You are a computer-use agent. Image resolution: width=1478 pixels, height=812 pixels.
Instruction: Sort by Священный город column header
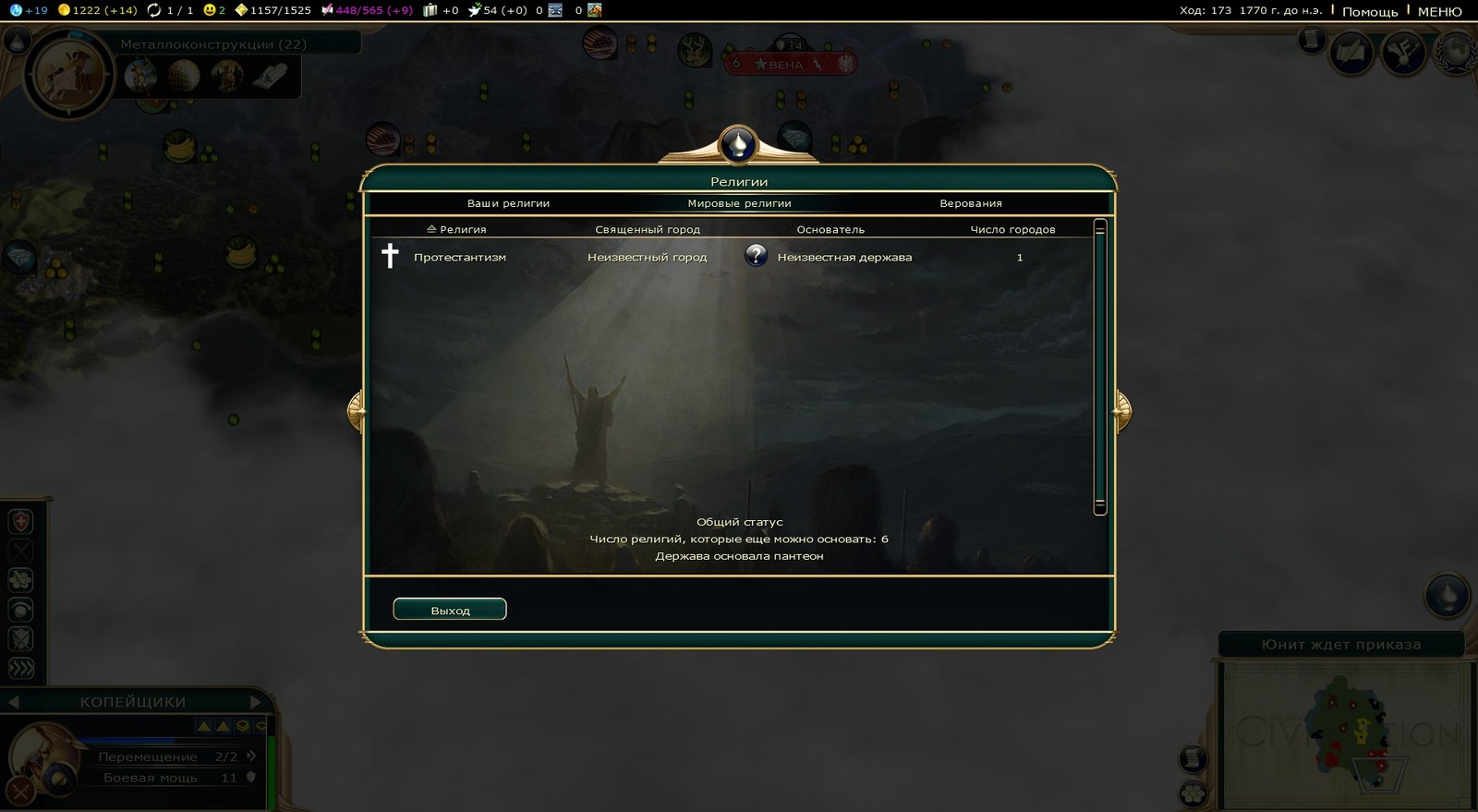(648, 229)
